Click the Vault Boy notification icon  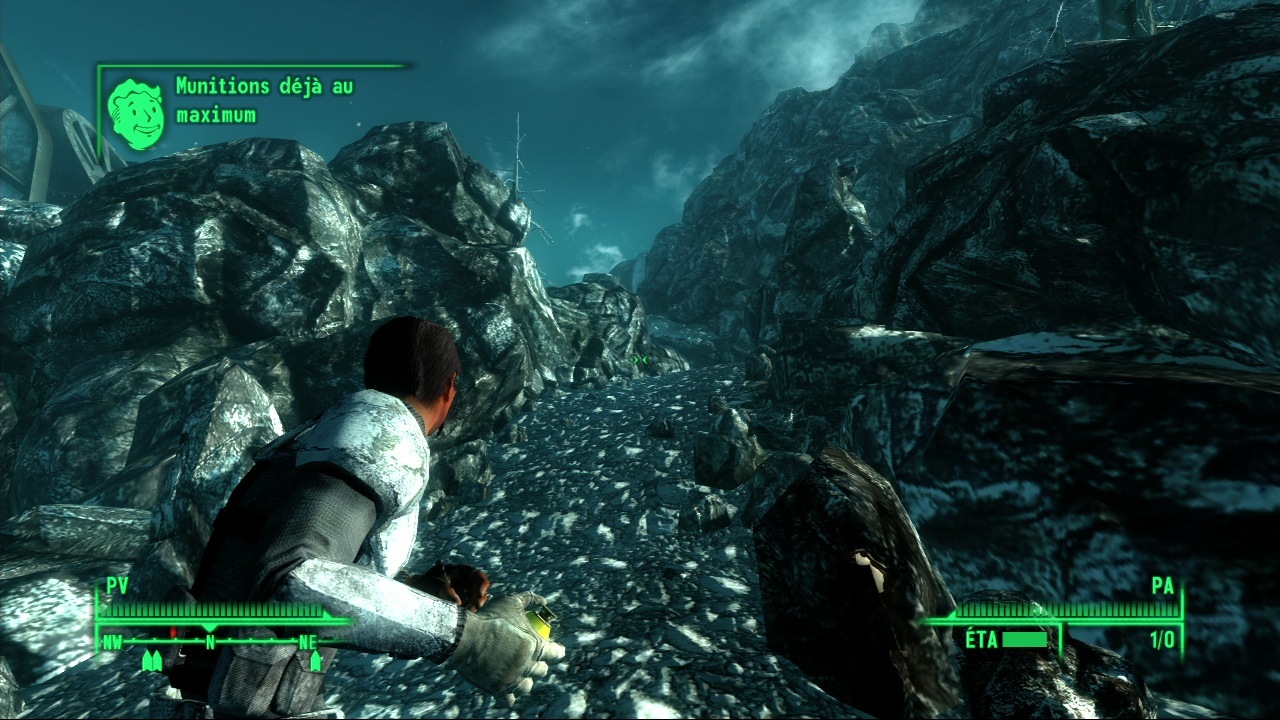[137, 113]
